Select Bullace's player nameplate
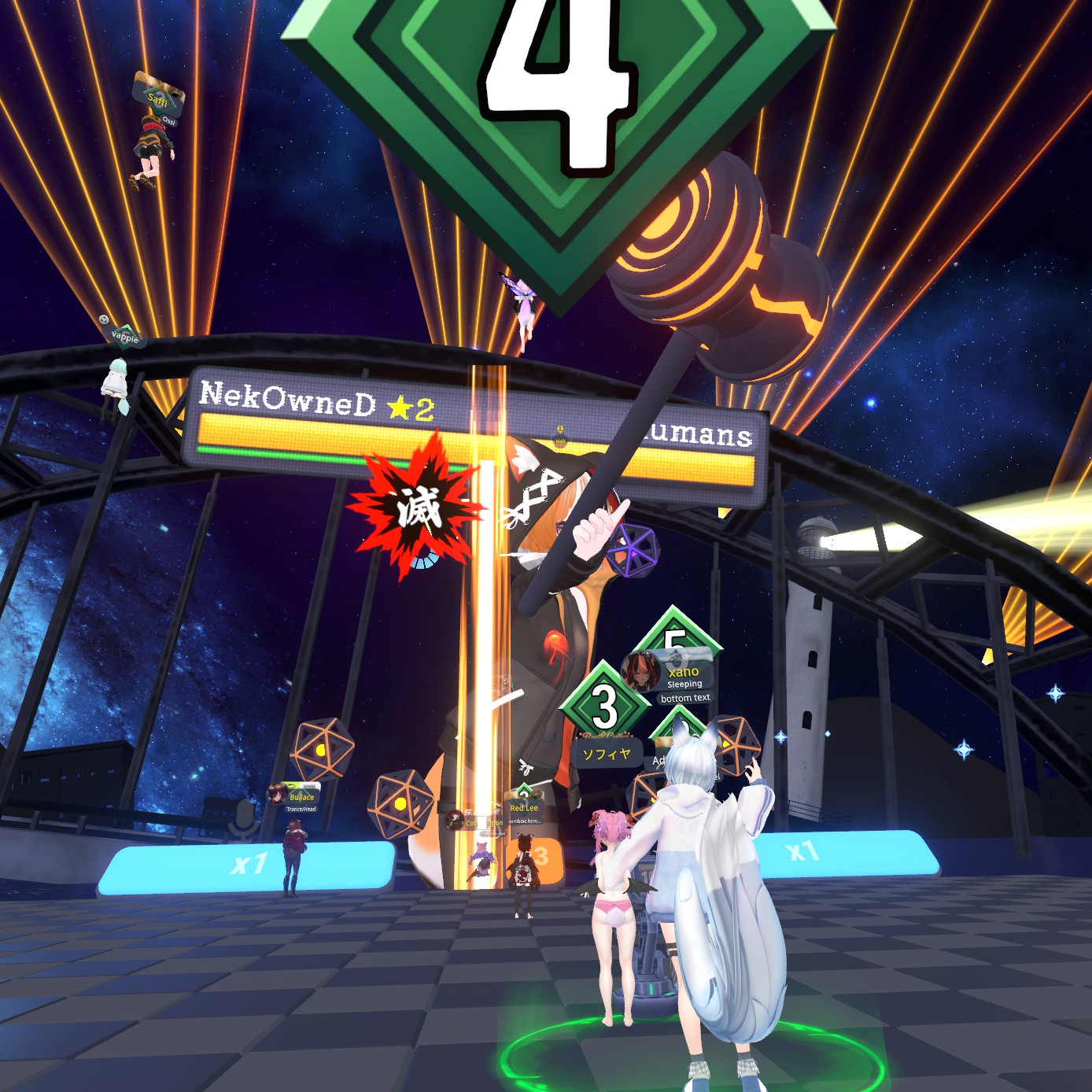The image size is (1092, 1092). point(301,797)
